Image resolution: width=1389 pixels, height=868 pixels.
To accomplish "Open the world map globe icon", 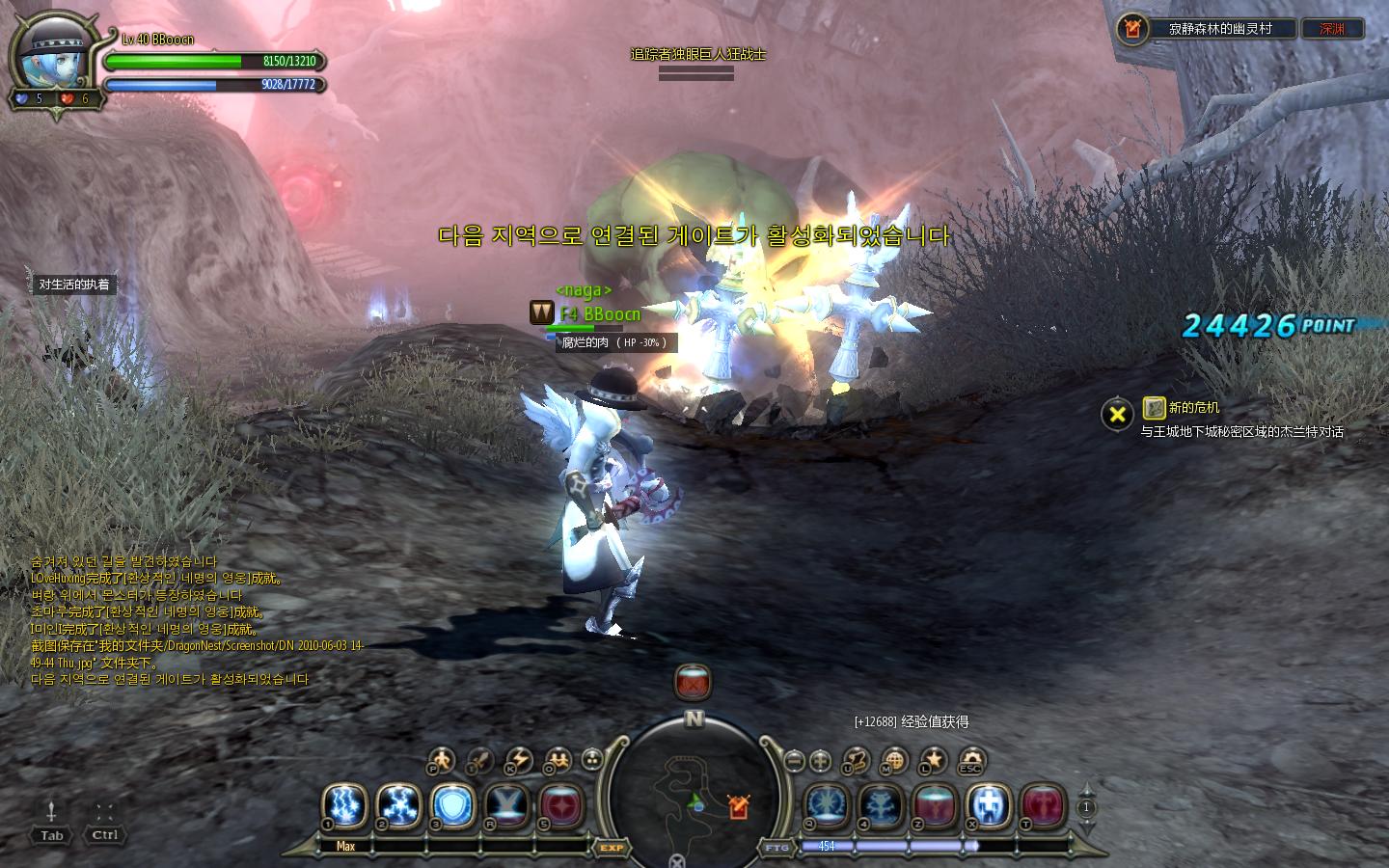I will [894, 761].
